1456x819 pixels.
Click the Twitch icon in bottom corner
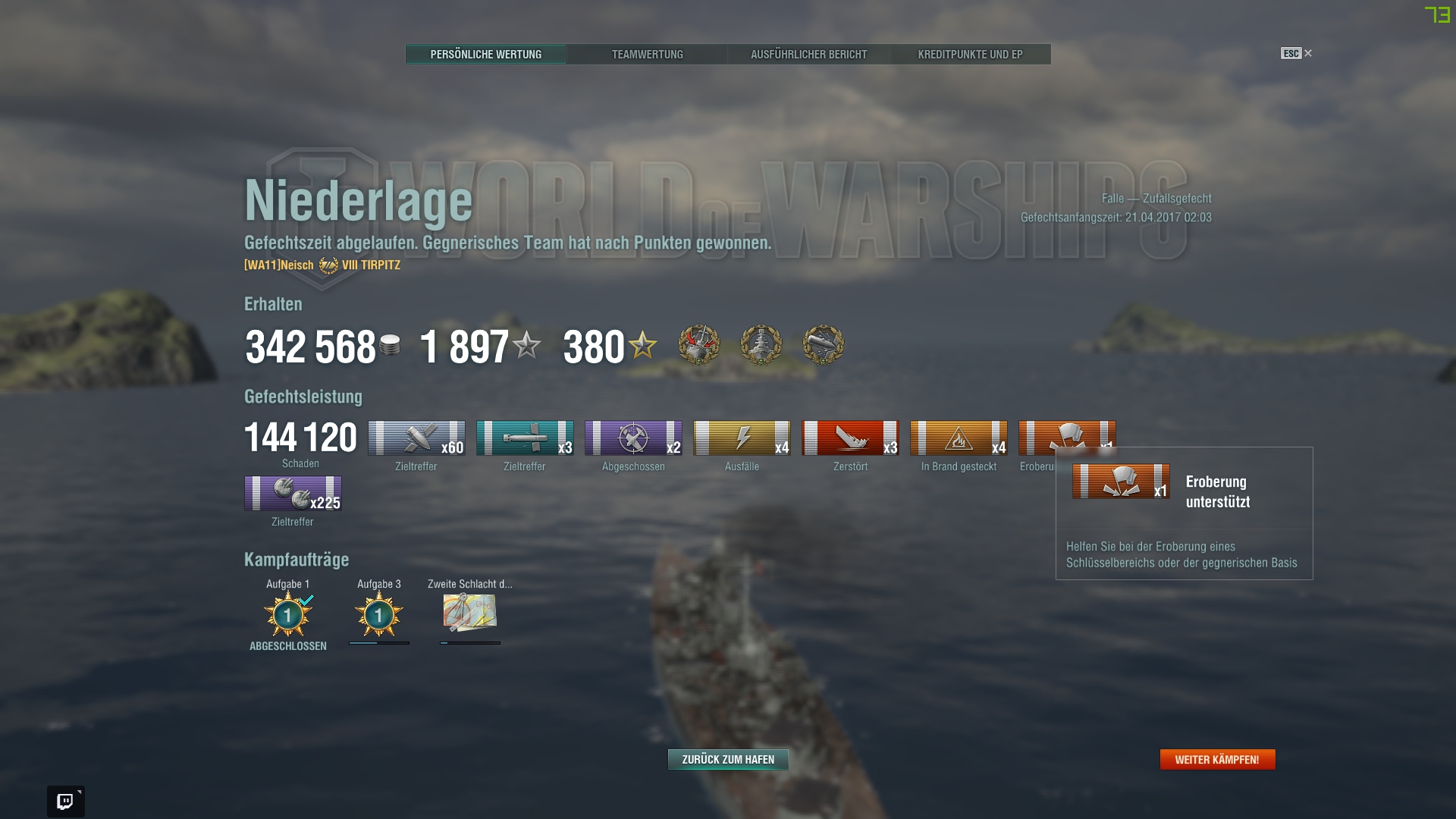67,800
